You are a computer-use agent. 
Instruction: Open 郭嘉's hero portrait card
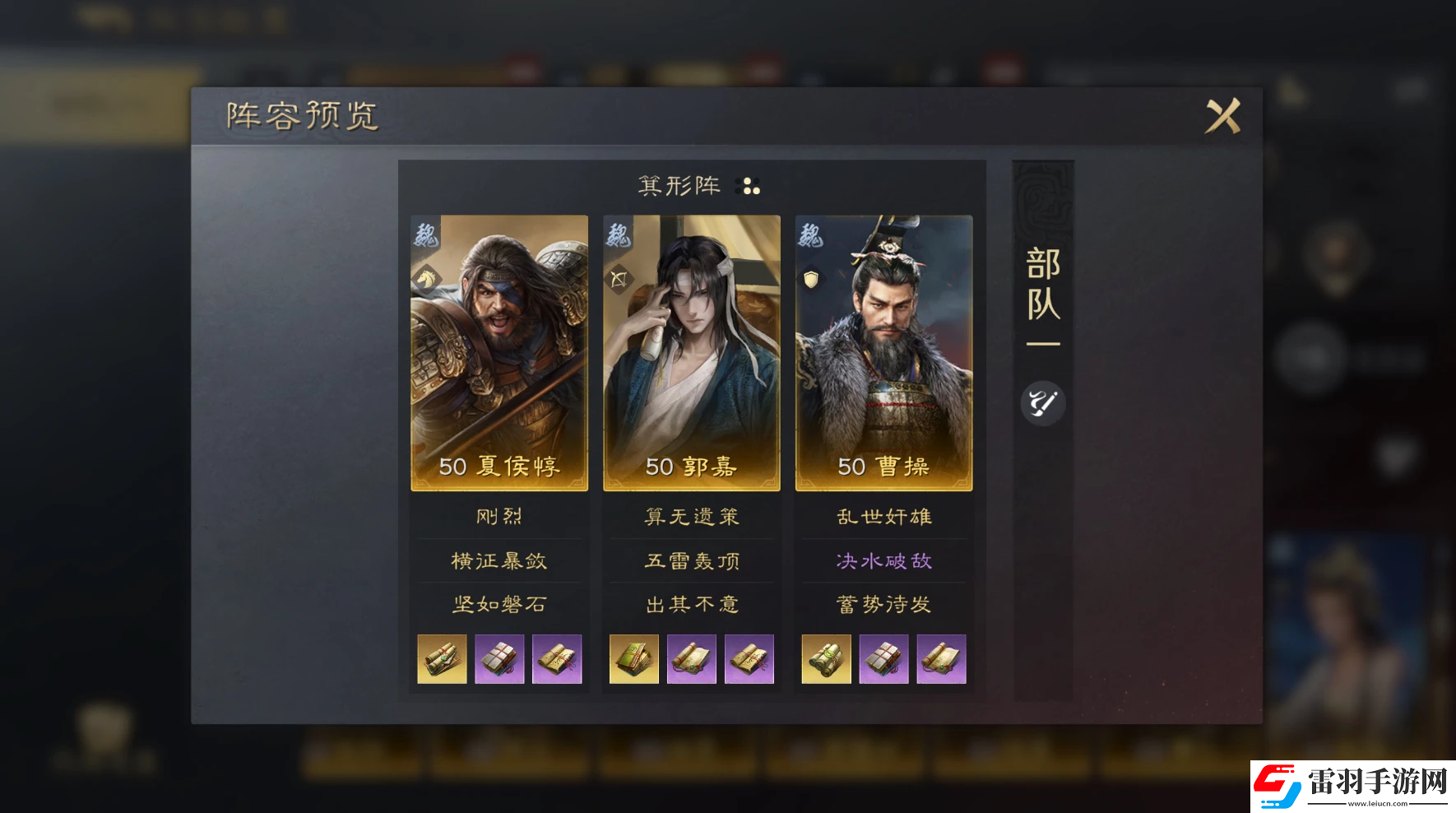pyautogui.click(x=691, y=346)
